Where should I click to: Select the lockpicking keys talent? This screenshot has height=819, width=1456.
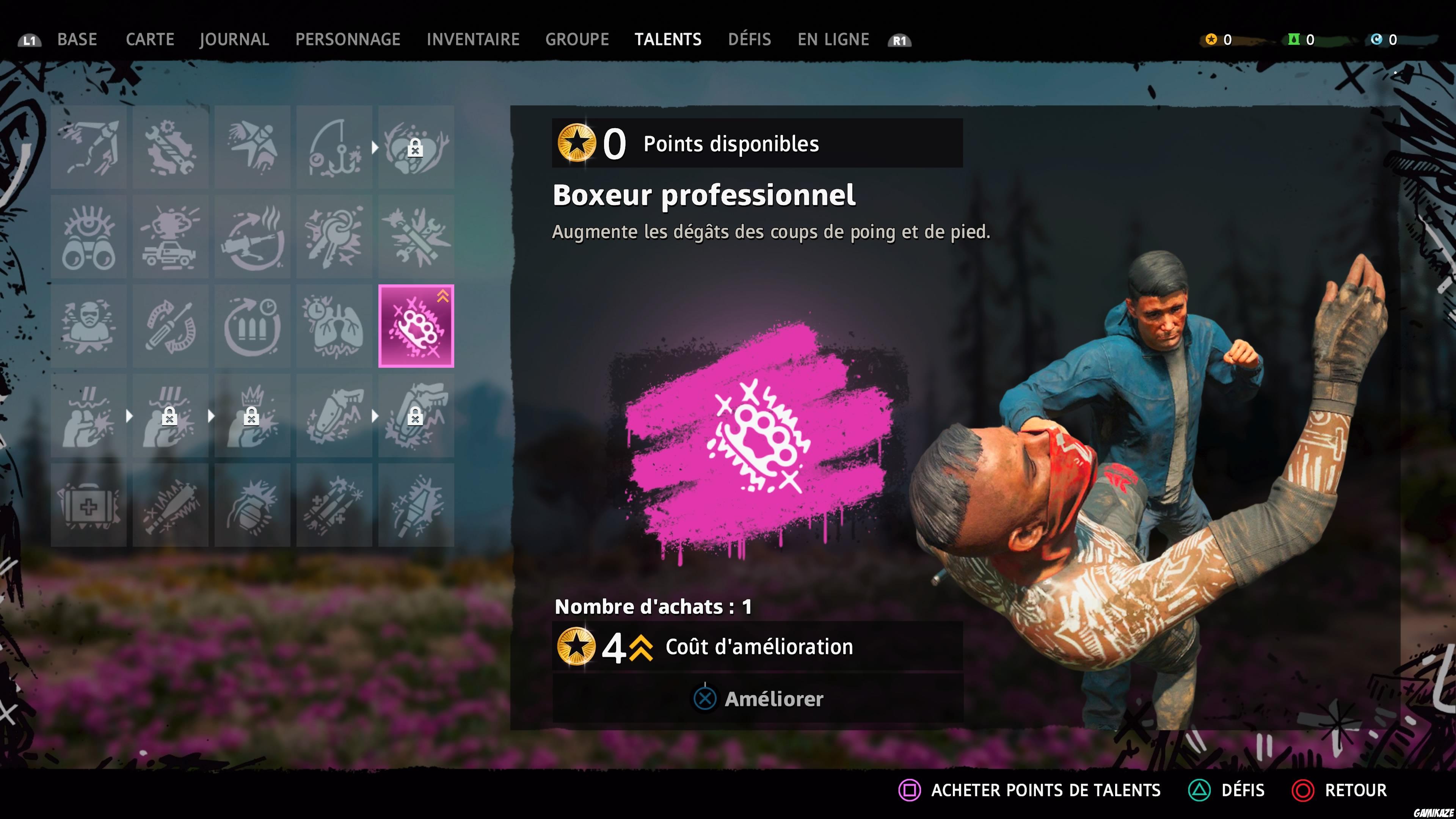point(334,237)
